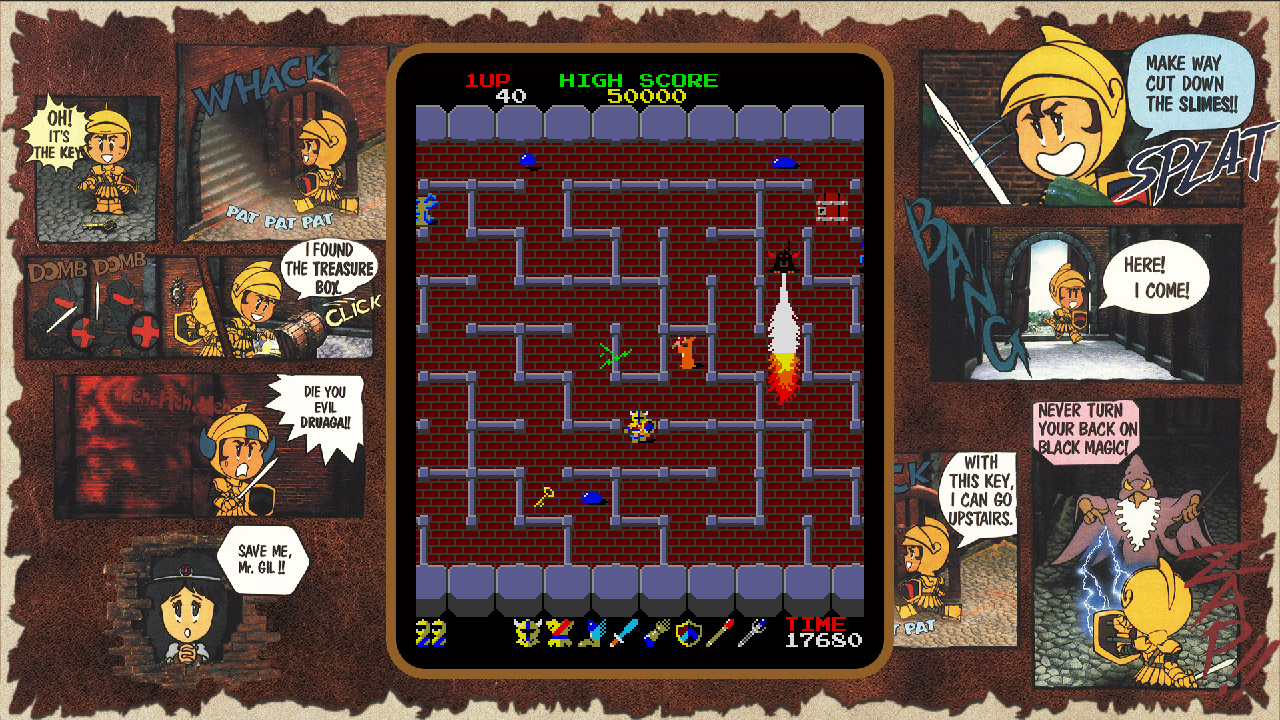Select the blue sword icon at the bottom
Screen dimensions: 1280x720
[624, 632]
